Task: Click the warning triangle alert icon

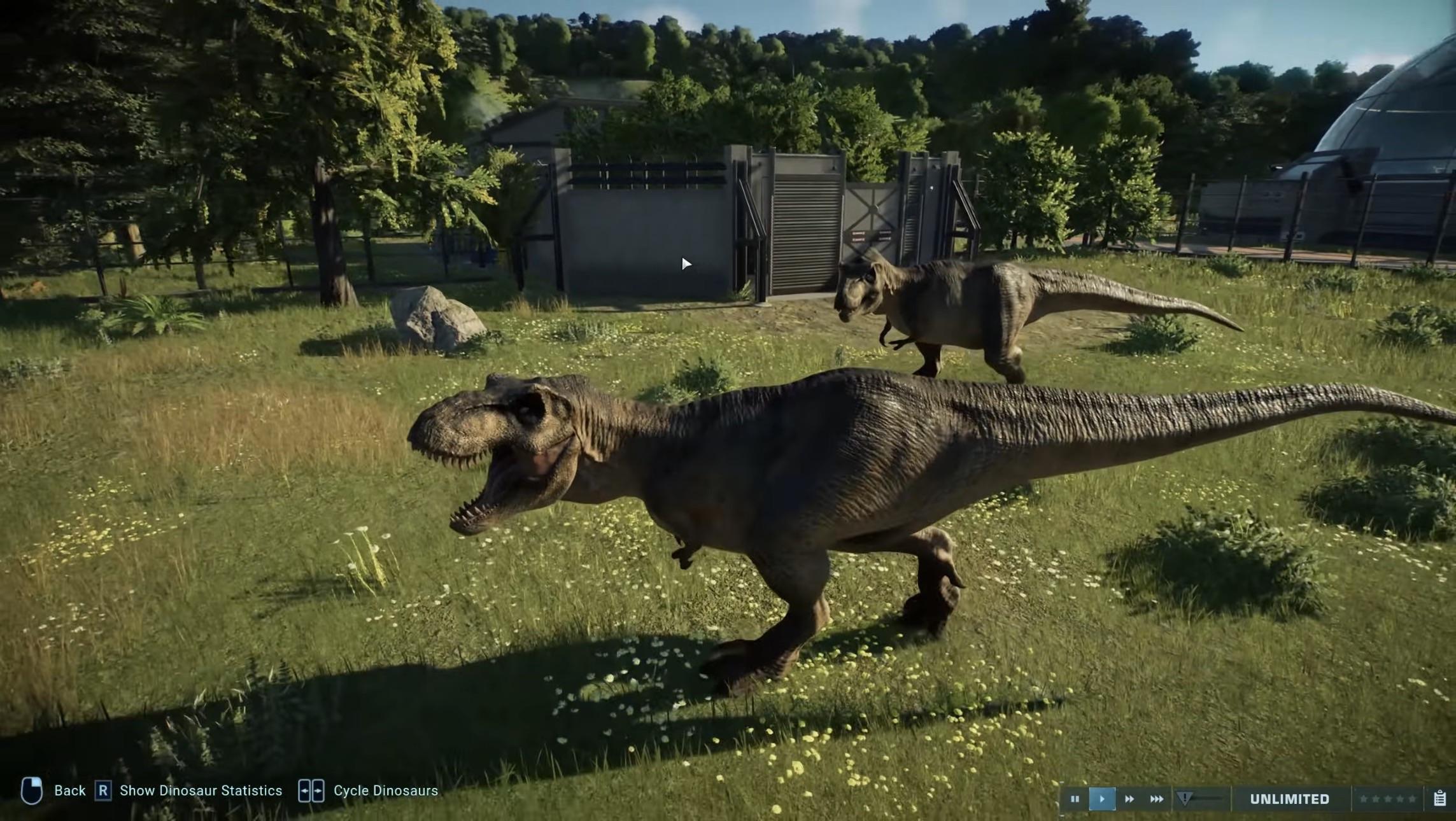Action: pyautogui.click(x=1185, y=797)
